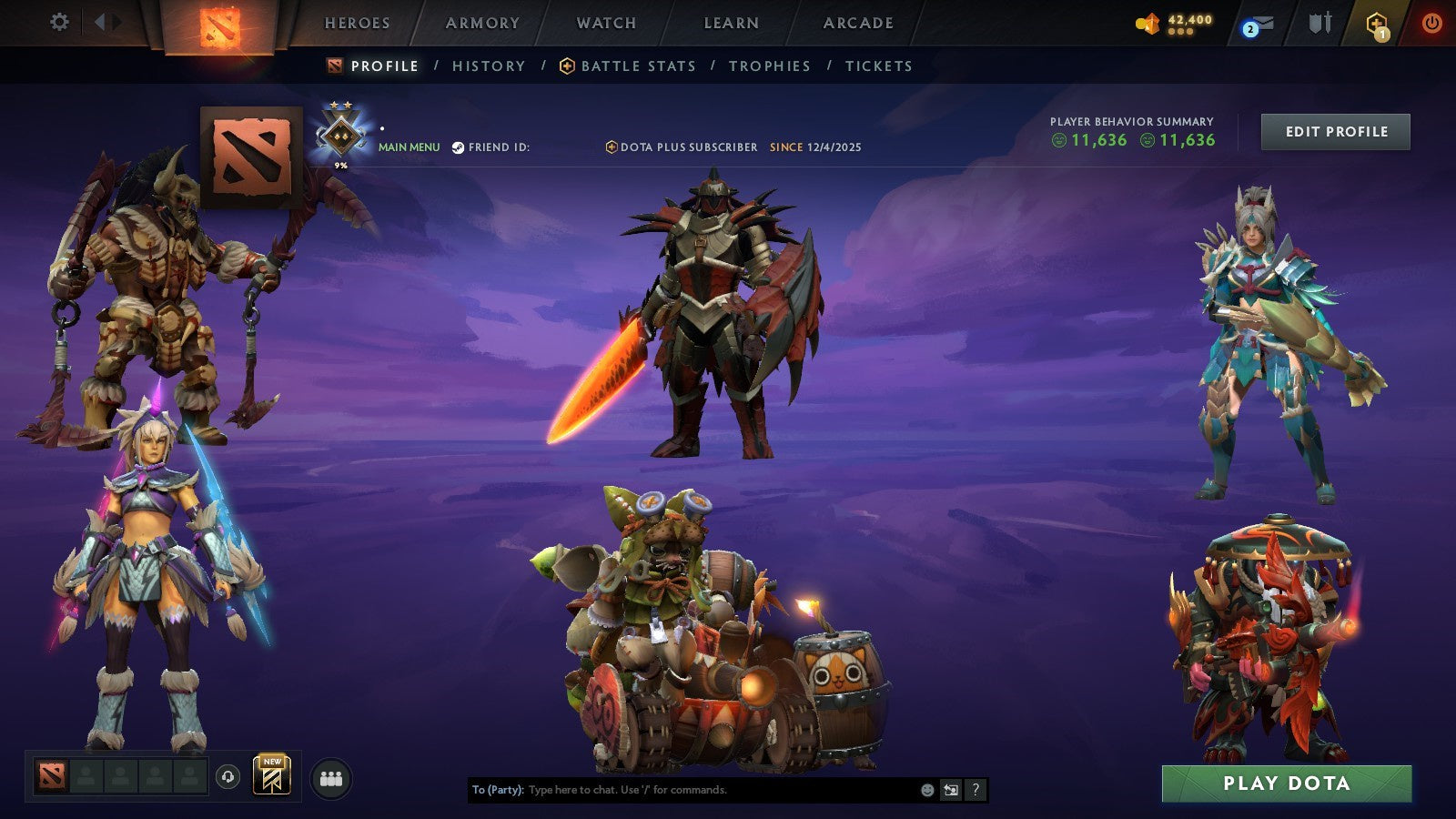Image resolution: width=1456 pixels, height=819 pixels.
Task: Open the settings gear
Action: click(x=60, y=20)
